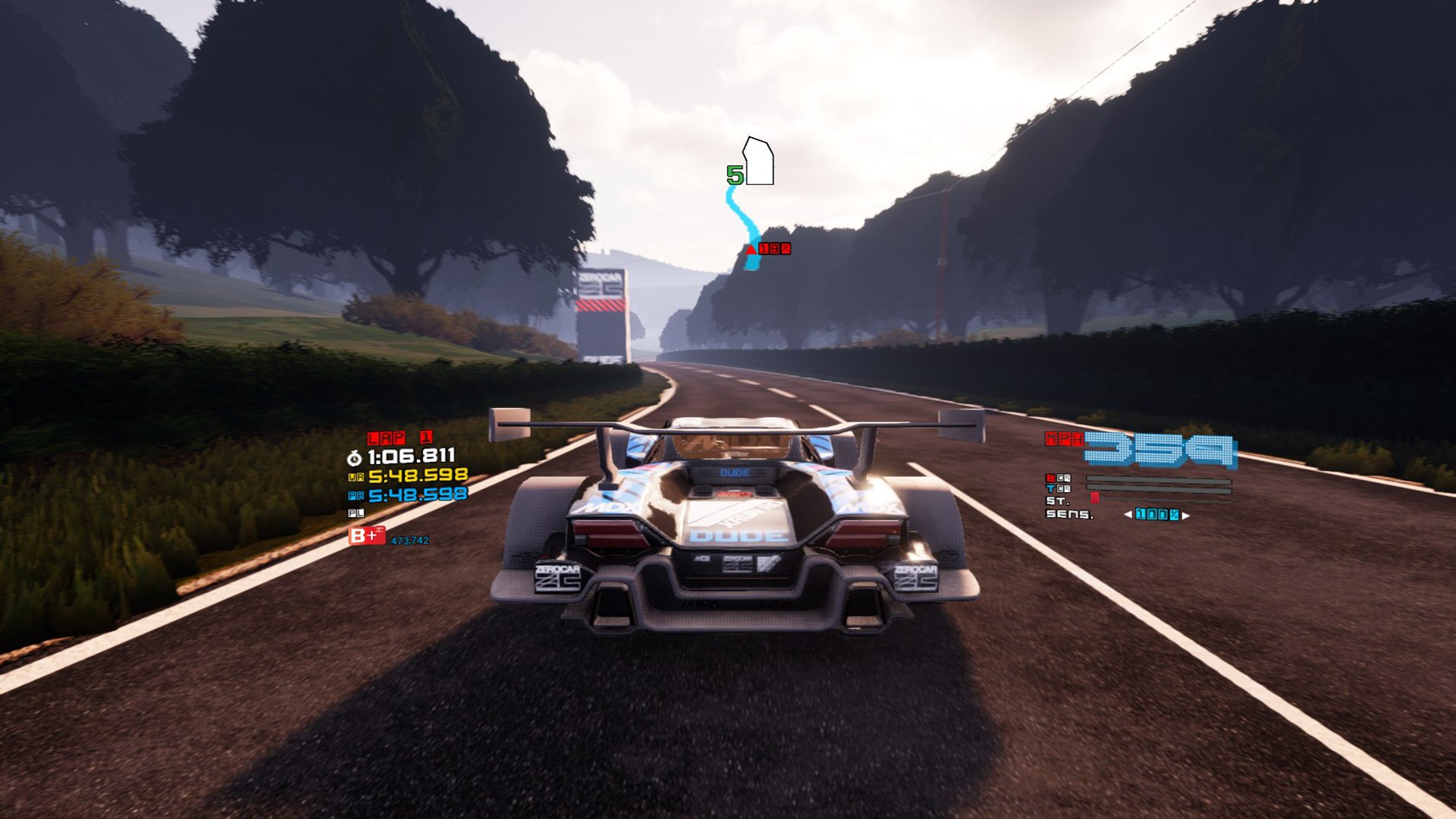1456x819 pixels.
Task: Select the yellow WR world record badge
Action: pyautogui.click(x=355, y=475)
